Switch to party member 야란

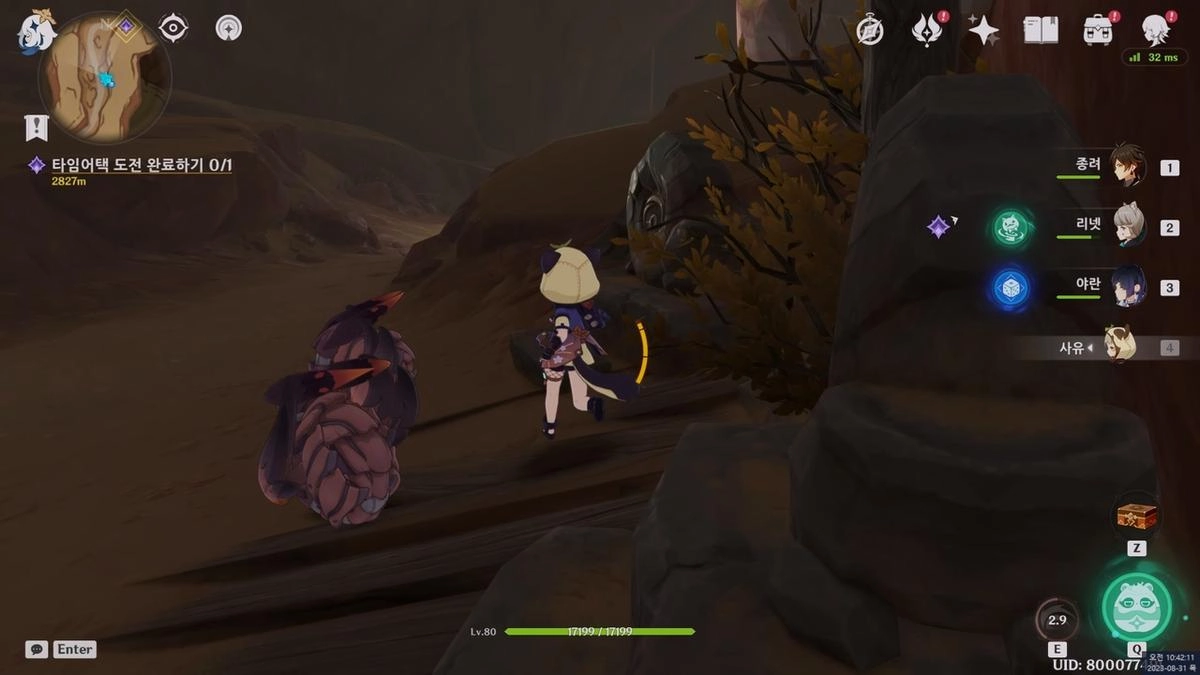1128,287
